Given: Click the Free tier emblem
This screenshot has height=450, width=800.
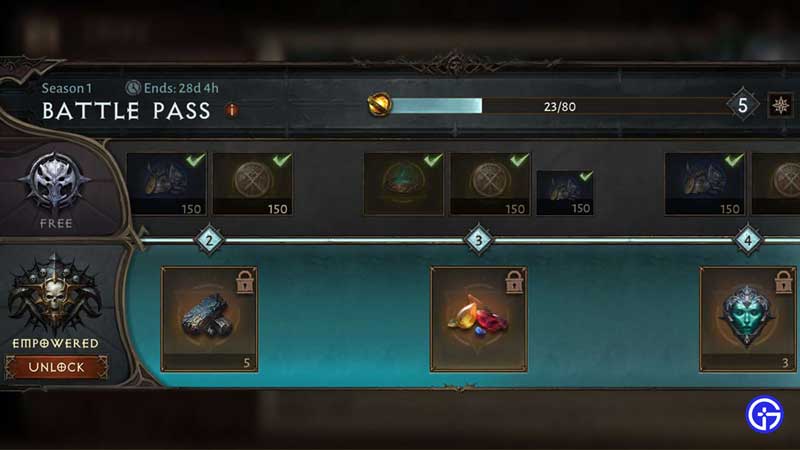Looking at the screenshot, I should coord(56,182).
